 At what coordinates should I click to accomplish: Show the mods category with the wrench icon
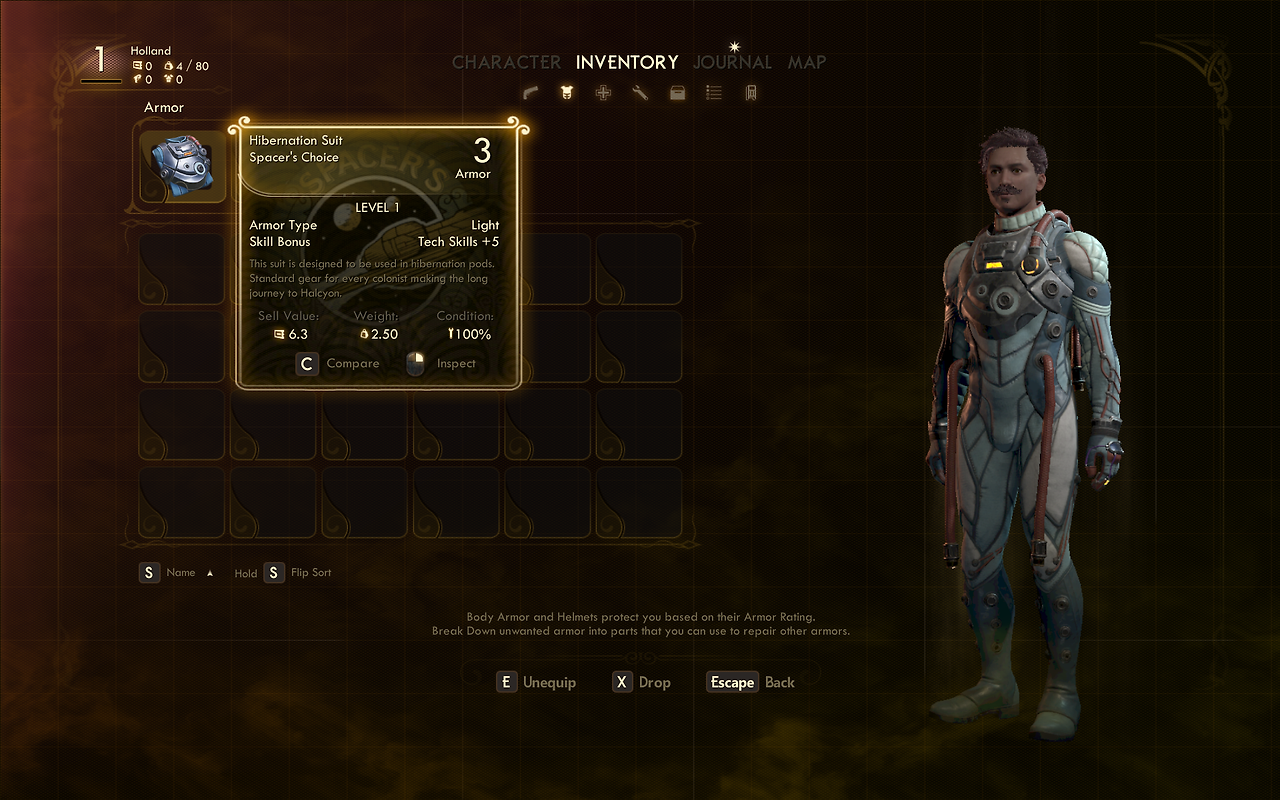click(x=640, y=93)
